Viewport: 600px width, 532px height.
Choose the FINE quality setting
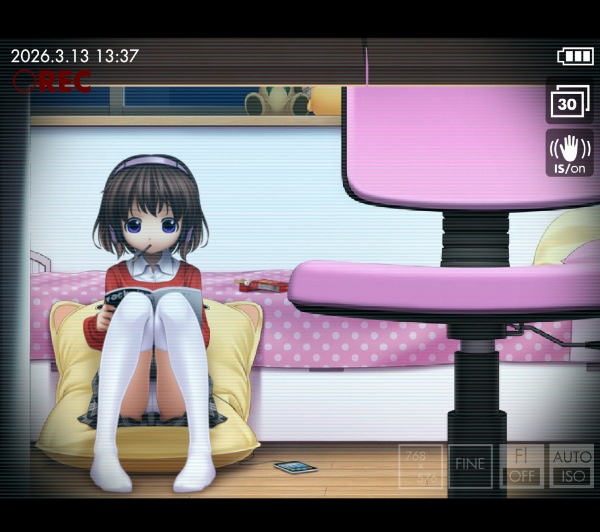(470, 466)
